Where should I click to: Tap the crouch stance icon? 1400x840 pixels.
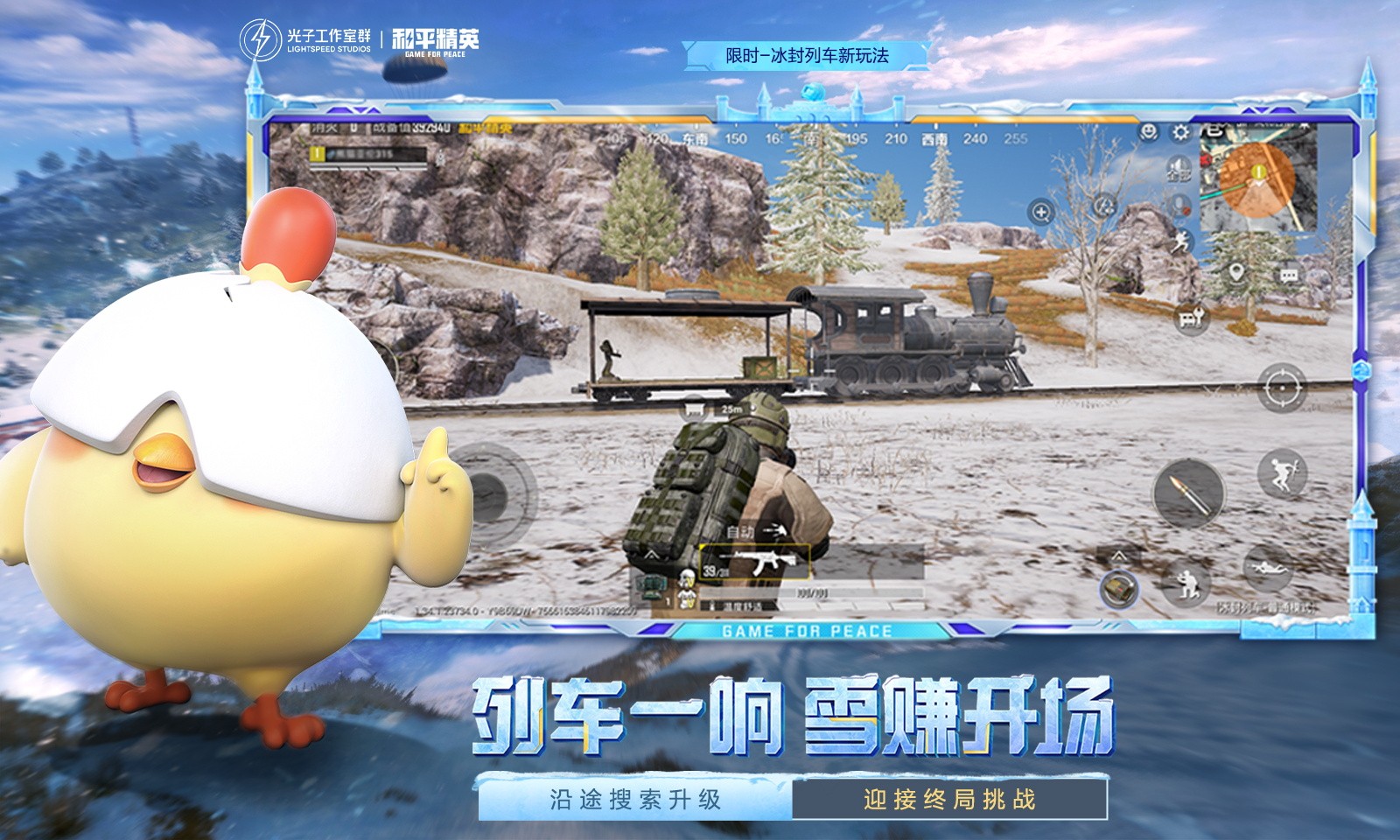(x=1186, y=584)
